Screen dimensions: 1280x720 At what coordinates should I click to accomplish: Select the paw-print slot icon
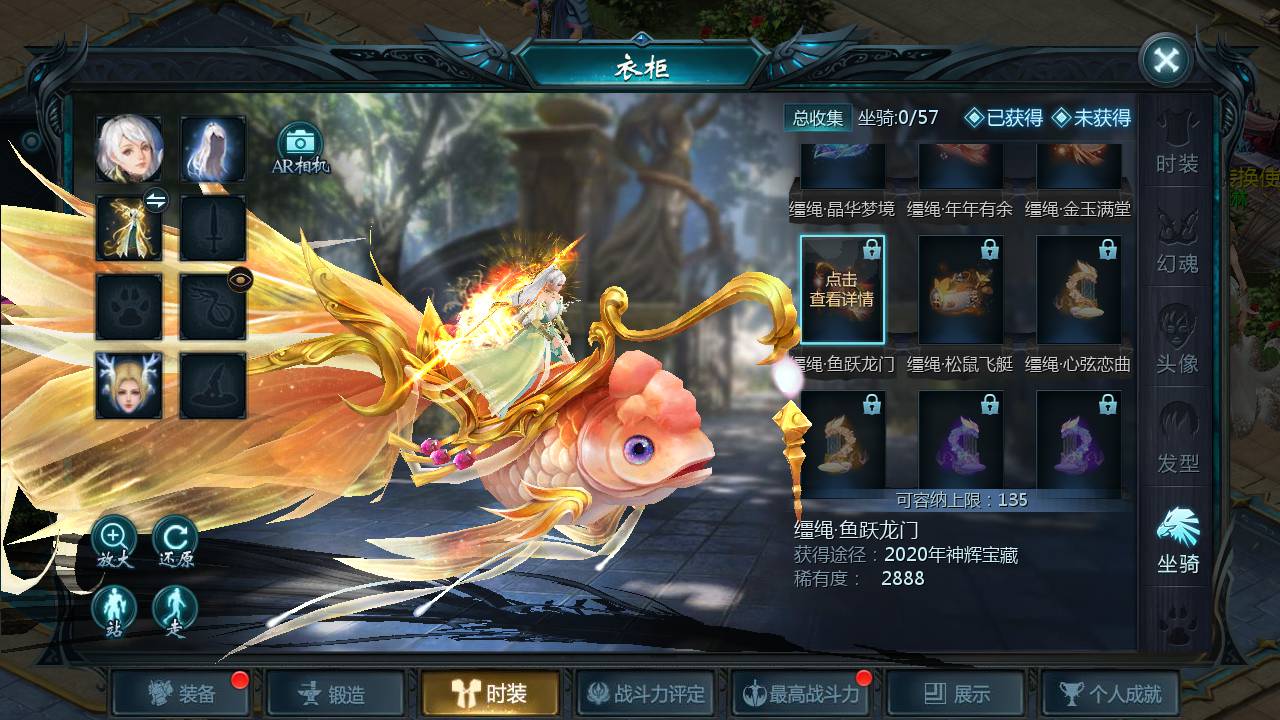[x=130, y=308]
